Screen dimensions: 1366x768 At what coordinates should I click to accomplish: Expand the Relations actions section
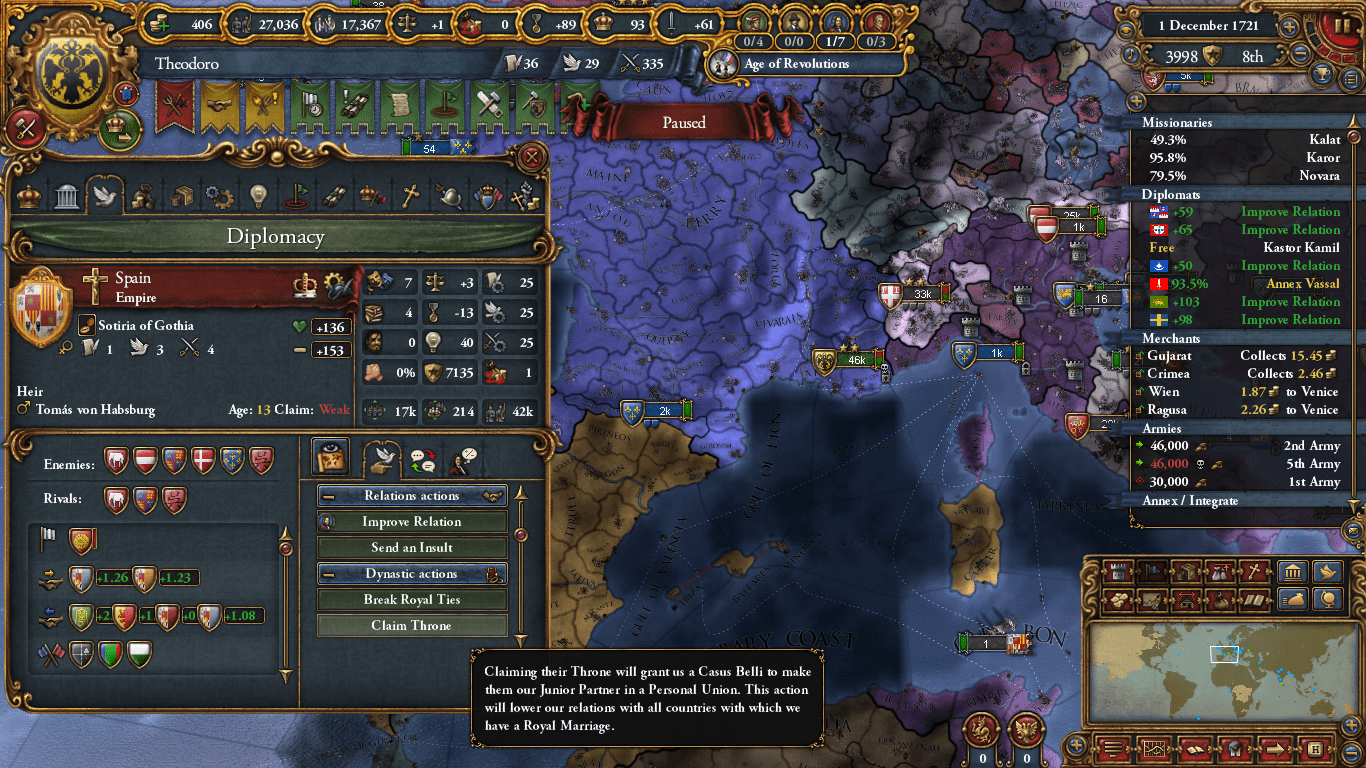(x=412, y=495)
